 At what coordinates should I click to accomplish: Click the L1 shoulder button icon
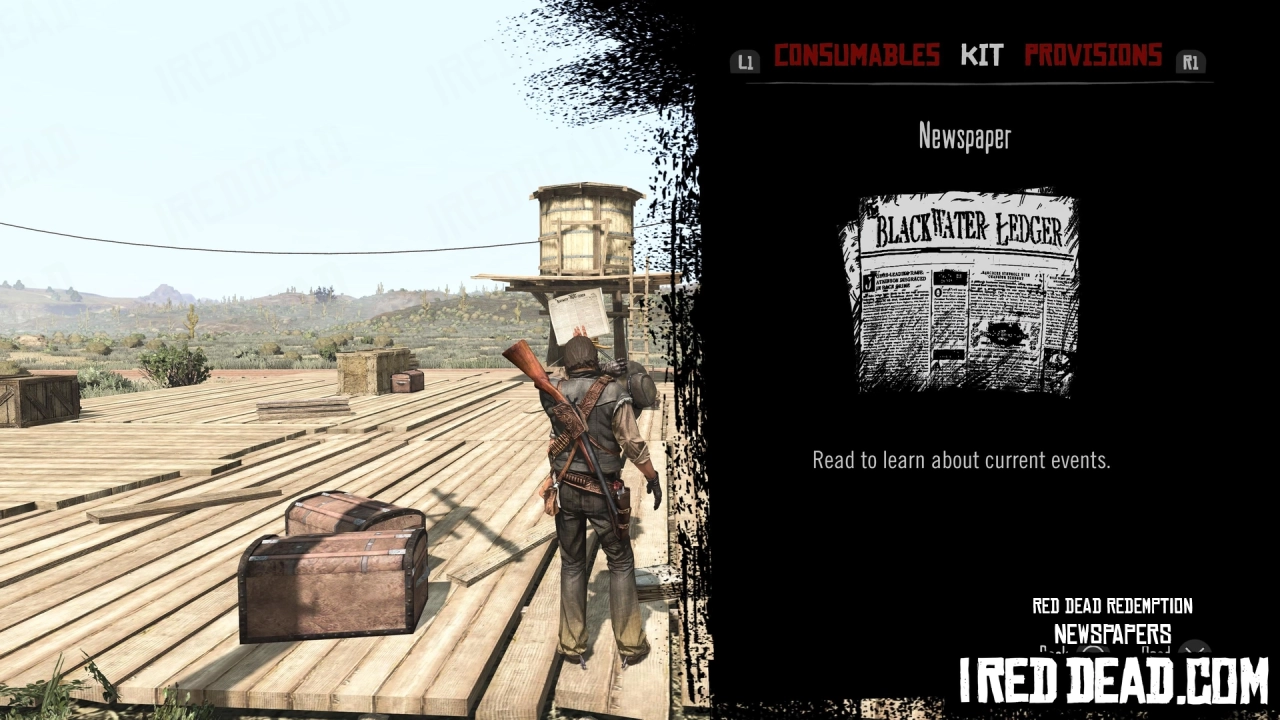coord(745,62)
